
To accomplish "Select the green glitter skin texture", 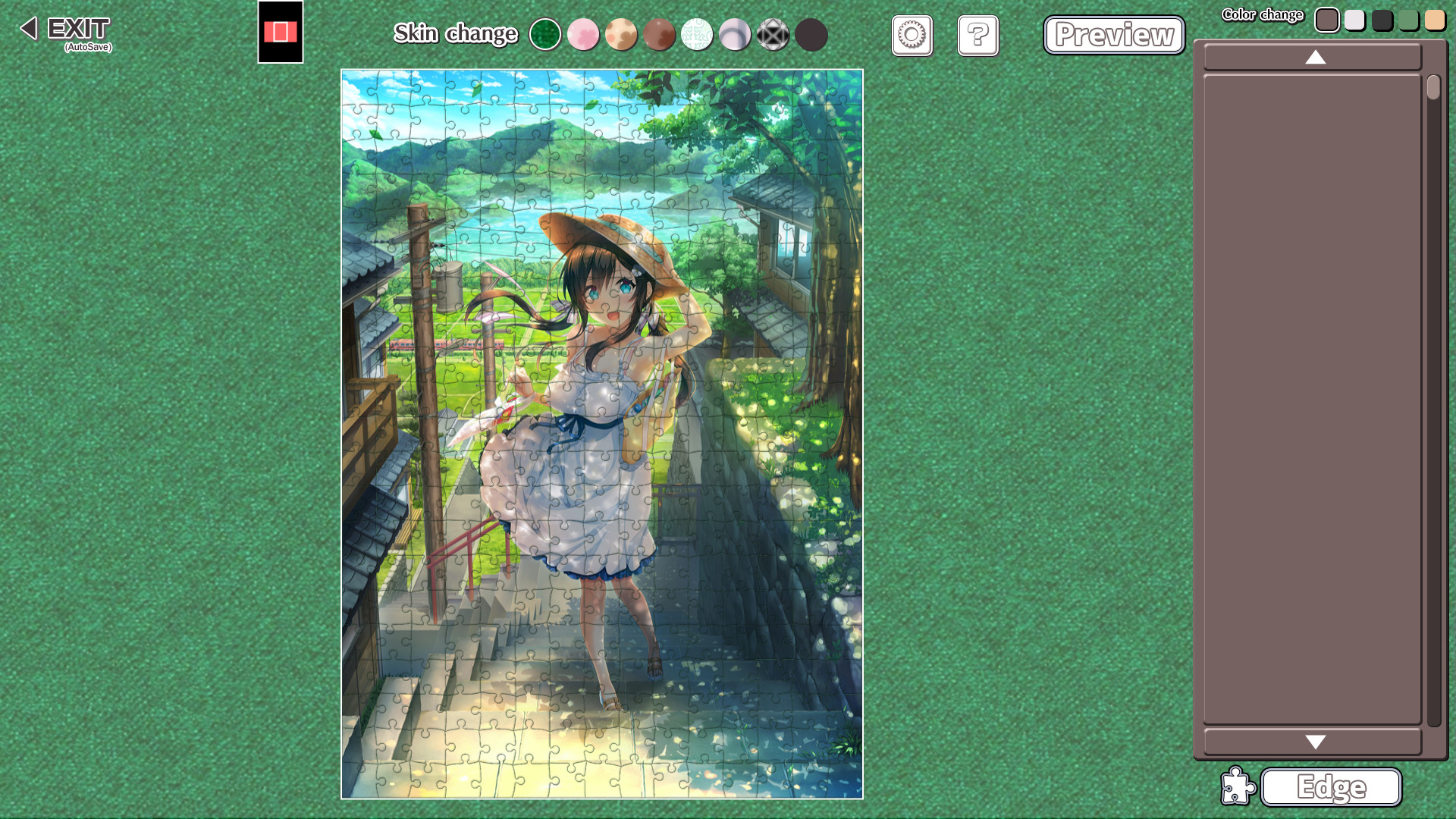I will pos(545,34).
